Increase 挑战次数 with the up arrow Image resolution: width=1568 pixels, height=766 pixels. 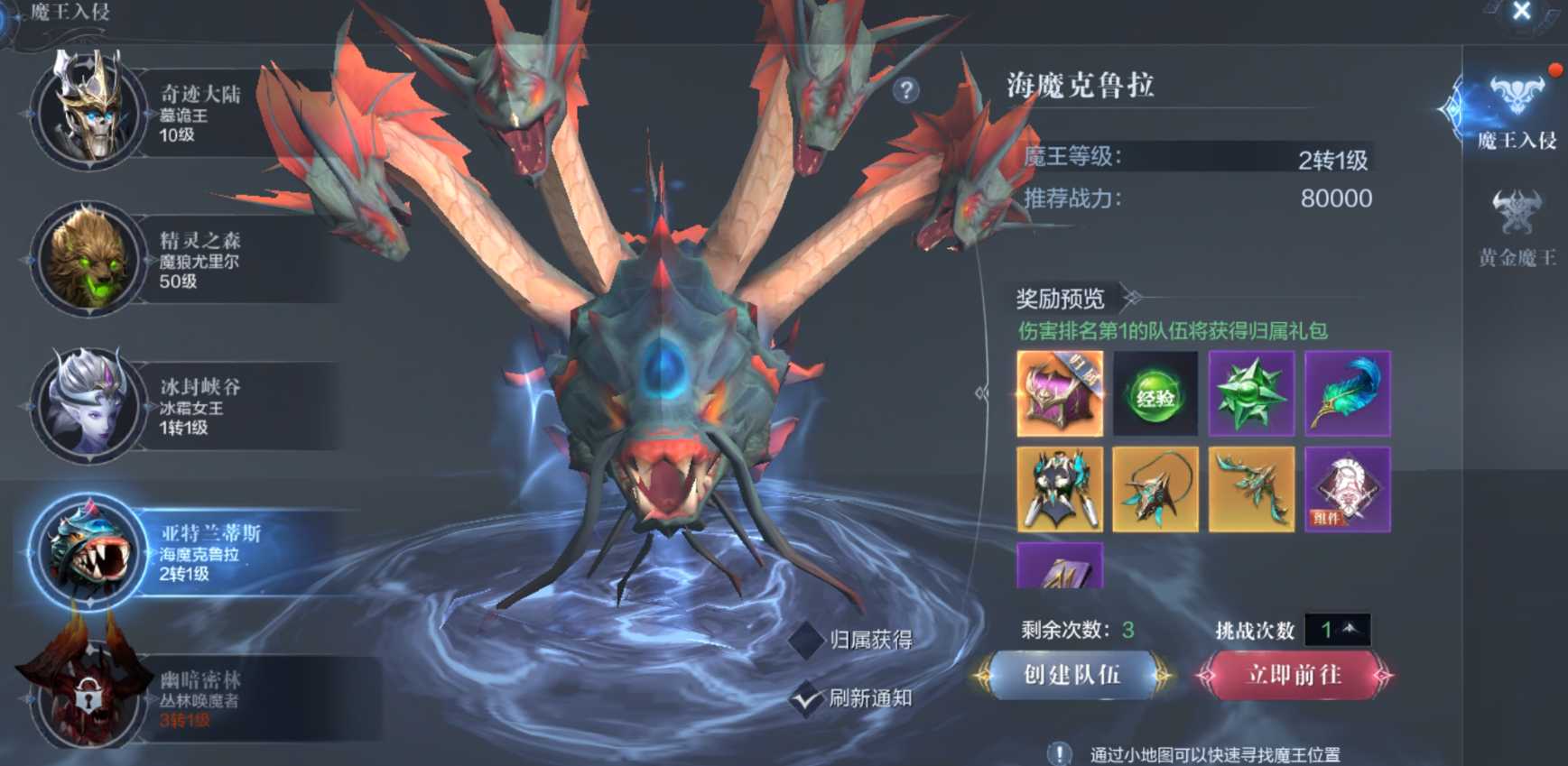1350,629
